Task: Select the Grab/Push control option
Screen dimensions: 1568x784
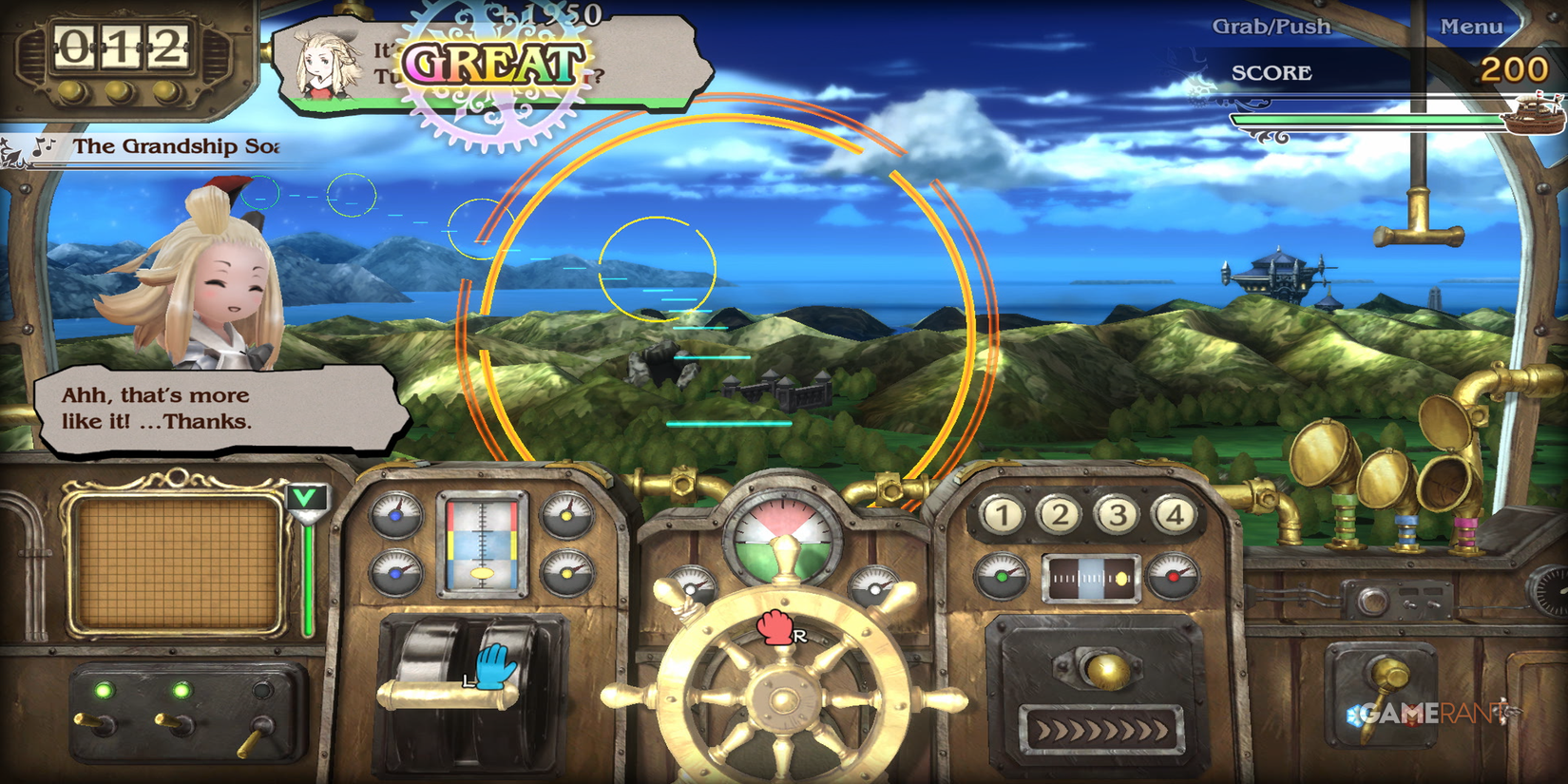Action: tap(1270, 27)
